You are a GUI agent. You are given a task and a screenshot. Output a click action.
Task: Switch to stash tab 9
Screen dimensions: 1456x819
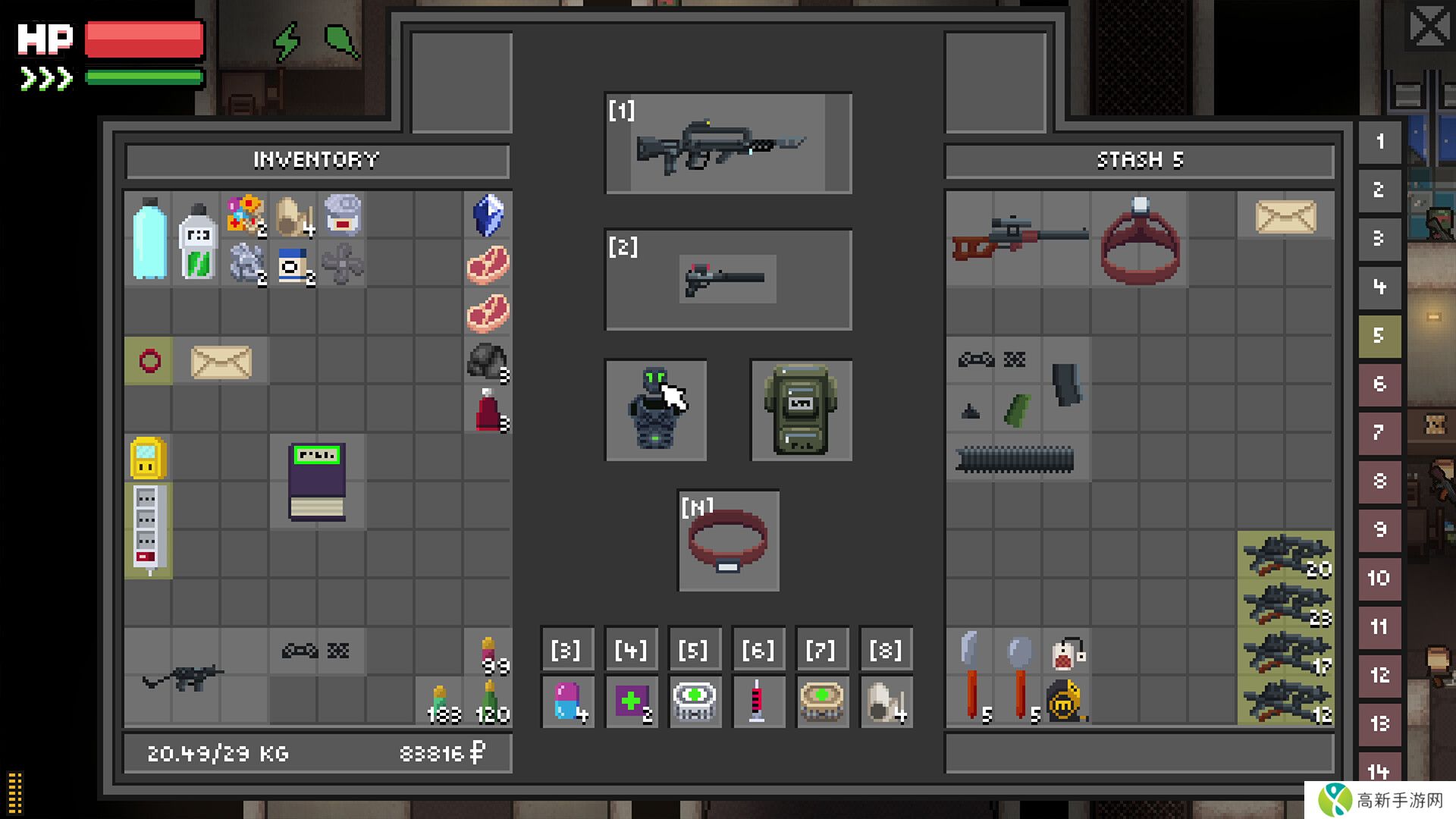coord(1379,529)
